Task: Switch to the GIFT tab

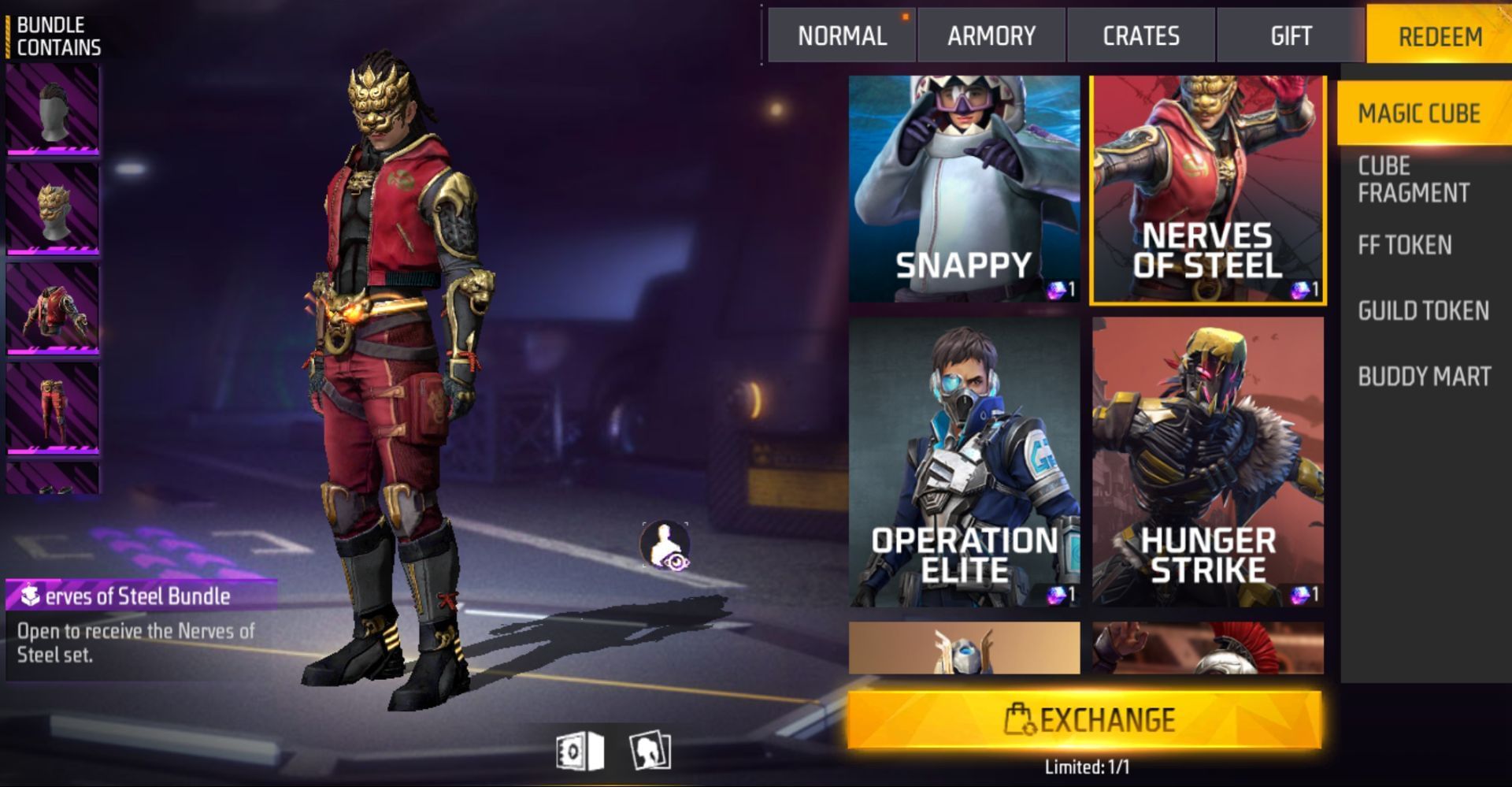Action: [x=1290, y=35]
